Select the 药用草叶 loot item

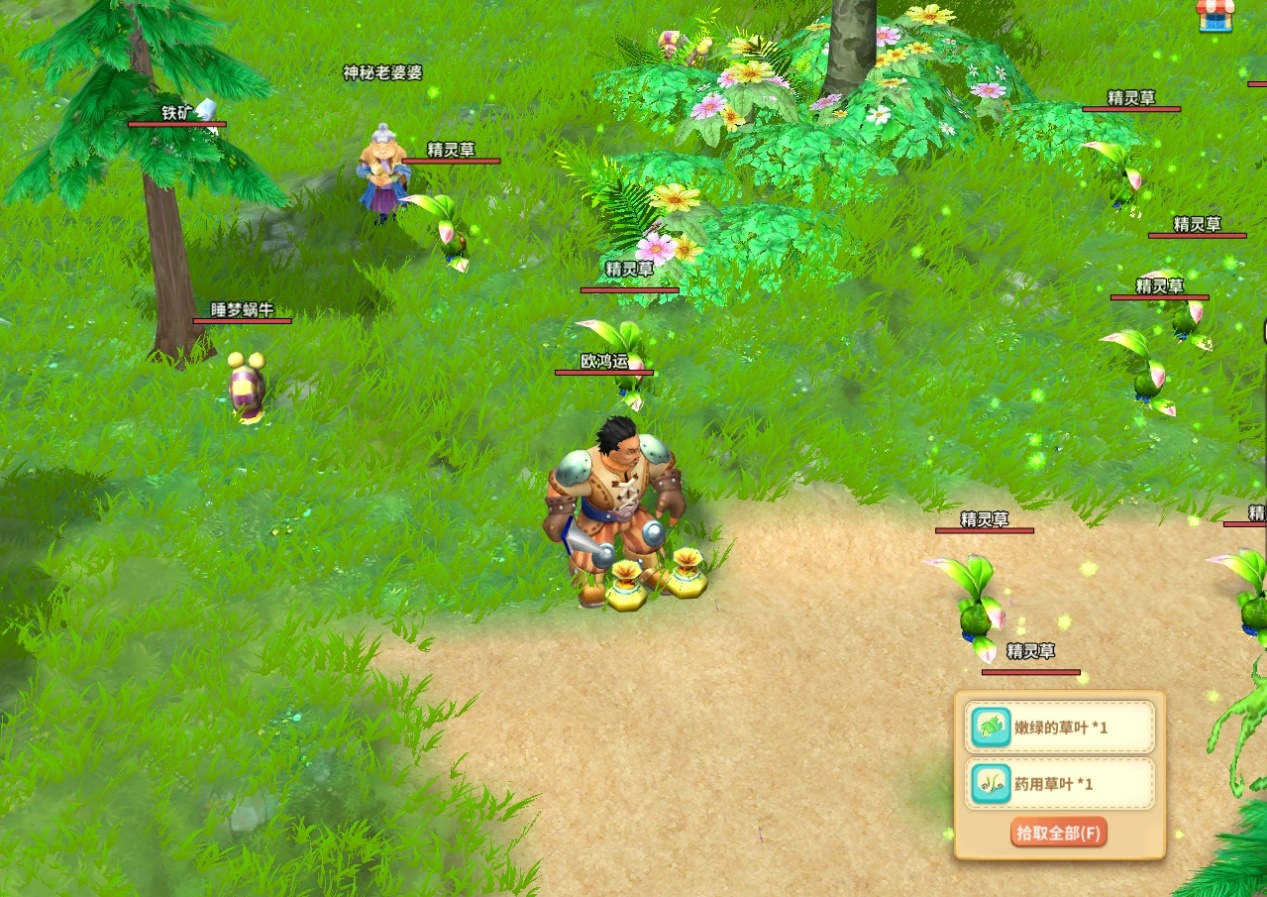pyautogui.click(x=1059, y=784)
